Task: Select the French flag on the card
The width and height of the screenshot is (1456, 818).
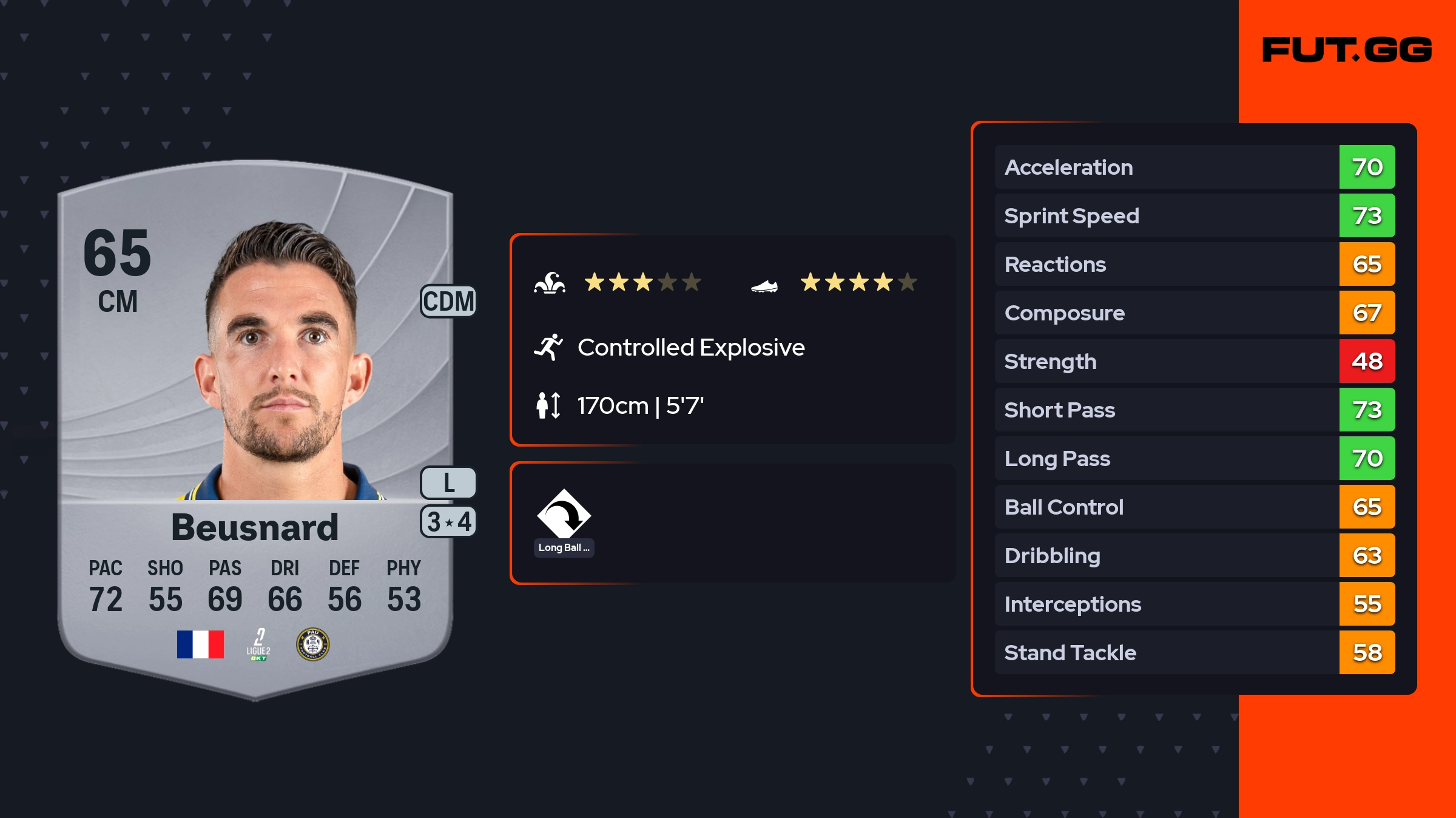Action: tap(200, 644)
